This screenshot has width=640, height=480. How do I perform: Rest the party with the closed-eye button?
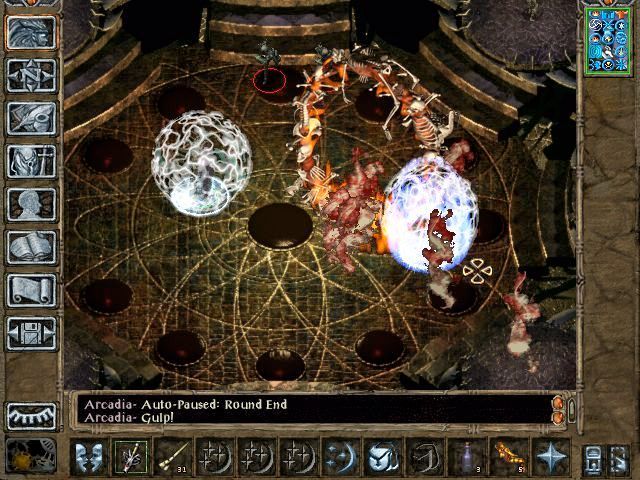coord(31,415)
